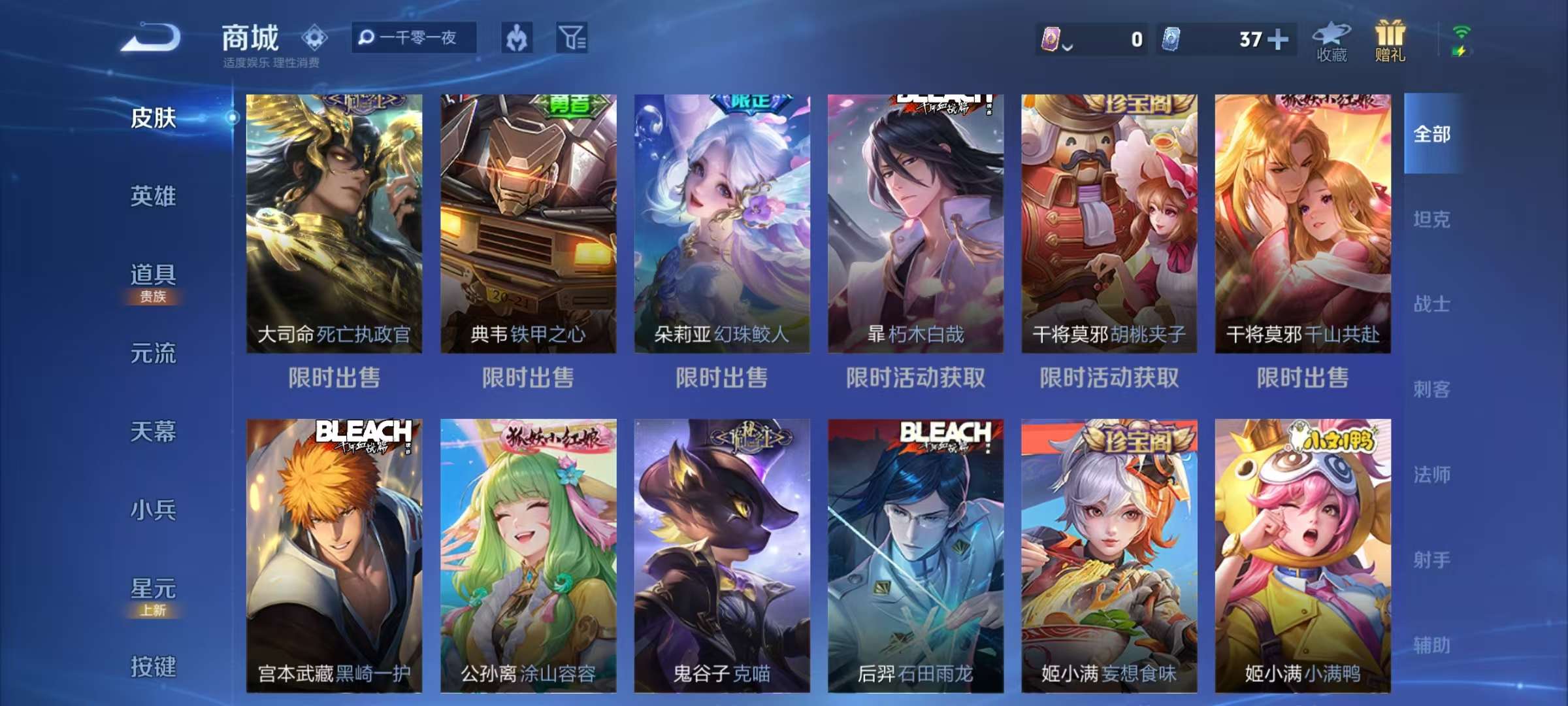Select the 天幕 category
Image resolution: width=1568 pixels, height=706 pixels.
(153, 431)
